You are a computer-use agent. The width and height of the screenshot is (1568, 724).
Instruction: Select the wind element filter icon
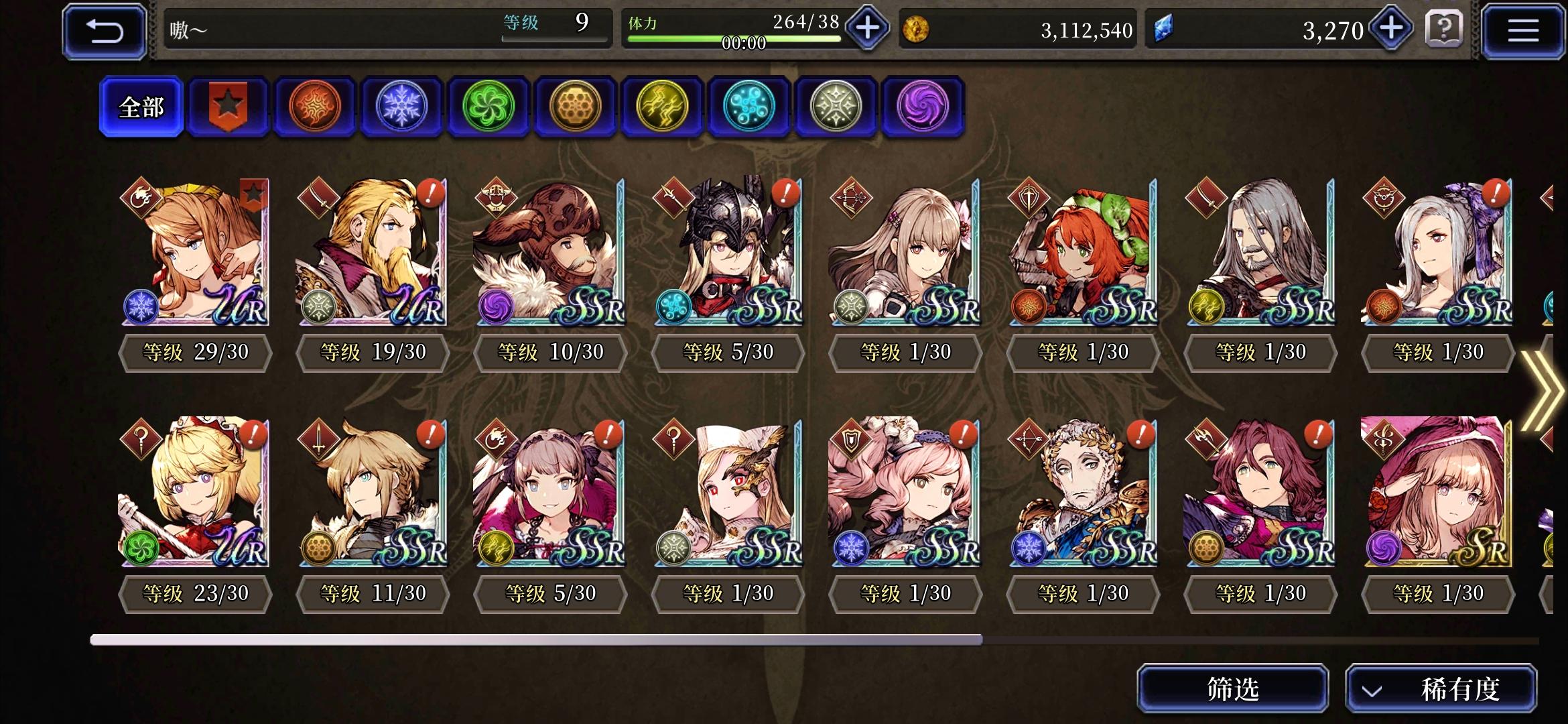coord(488,107)
